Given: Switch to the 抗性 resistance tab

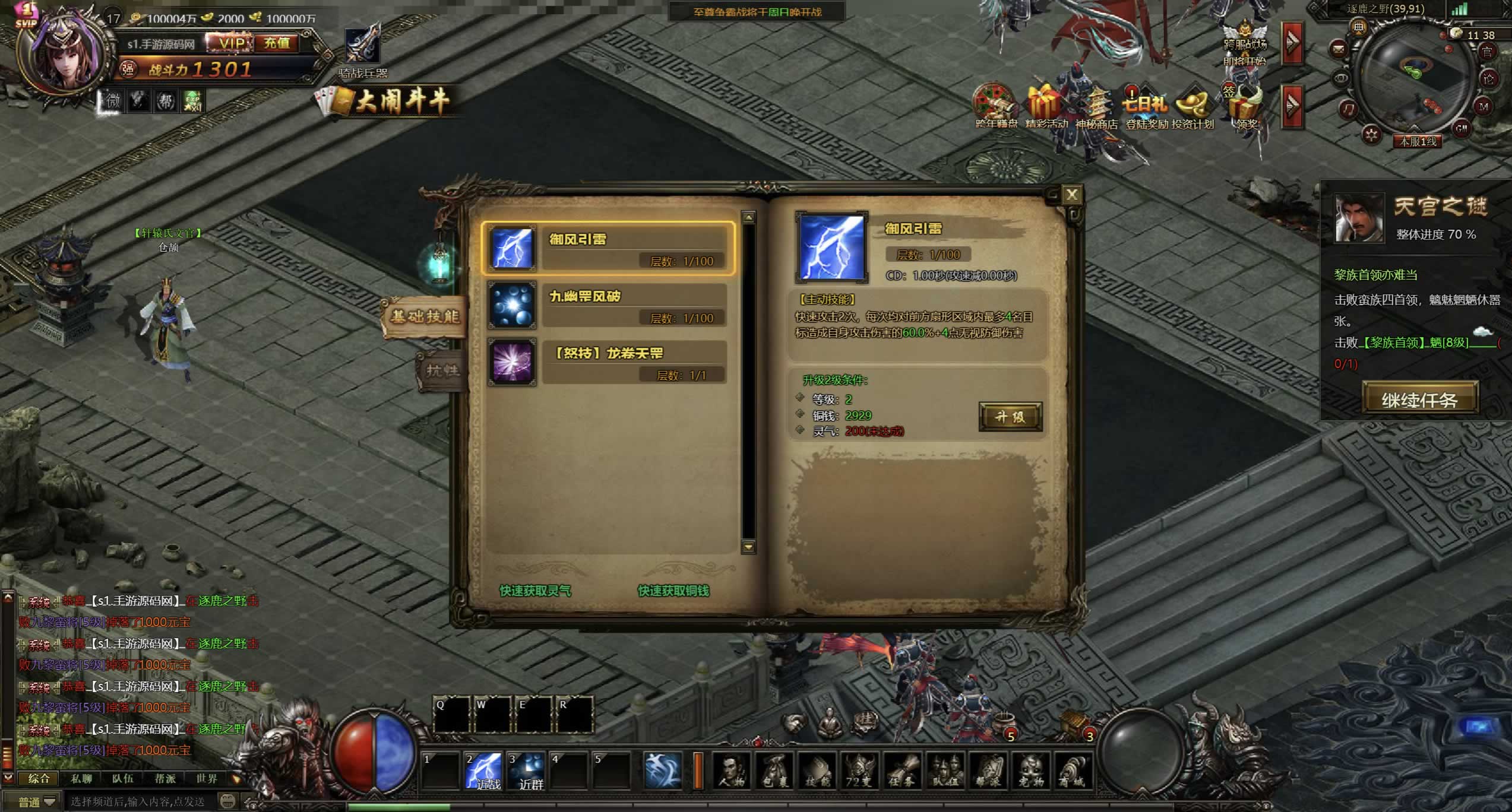Looking at the screenshot, I should 441,370.
